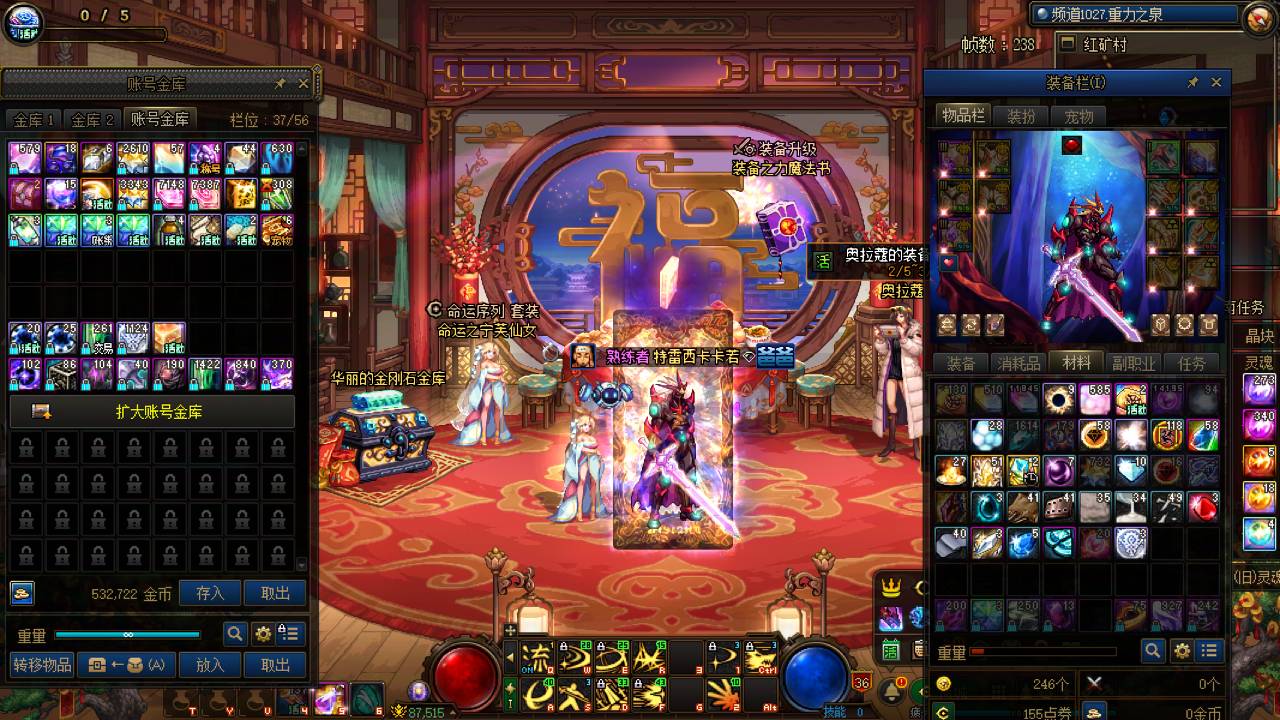This screenshot has width=1280, height=720.
Task: Switch to the 金库 1 tab
Action: [34, 120]
